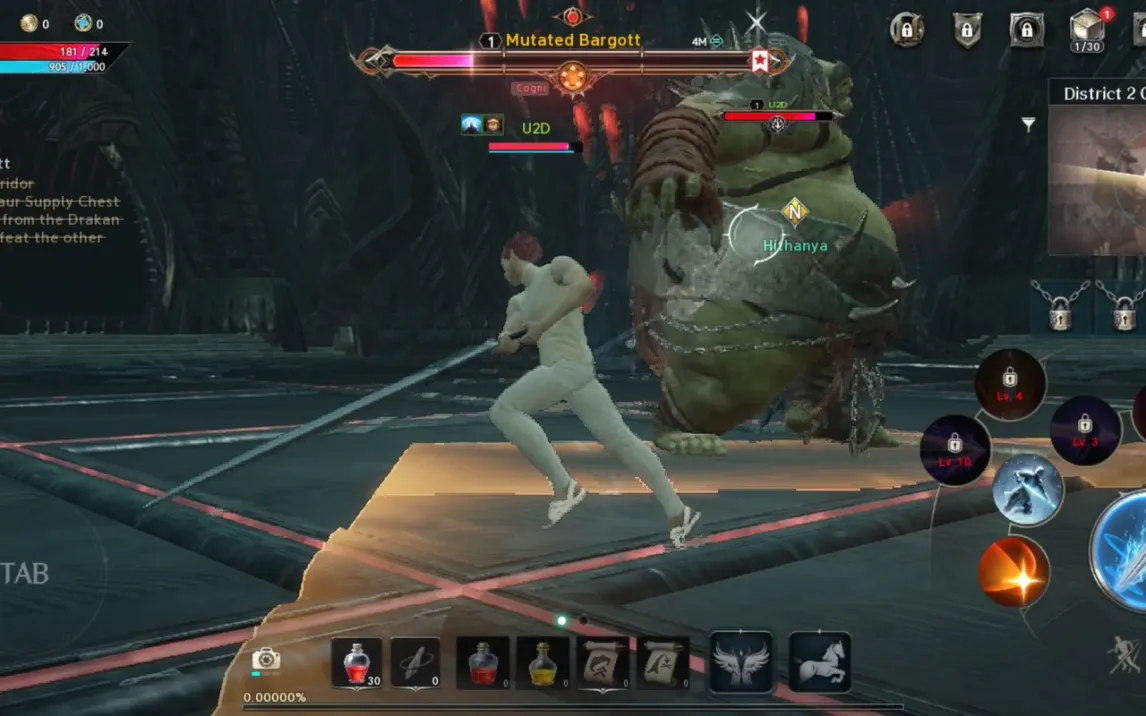1146x716 pixels.
Task: Use the yellow potion in the hotbar
Action: (x=542, y=663)
